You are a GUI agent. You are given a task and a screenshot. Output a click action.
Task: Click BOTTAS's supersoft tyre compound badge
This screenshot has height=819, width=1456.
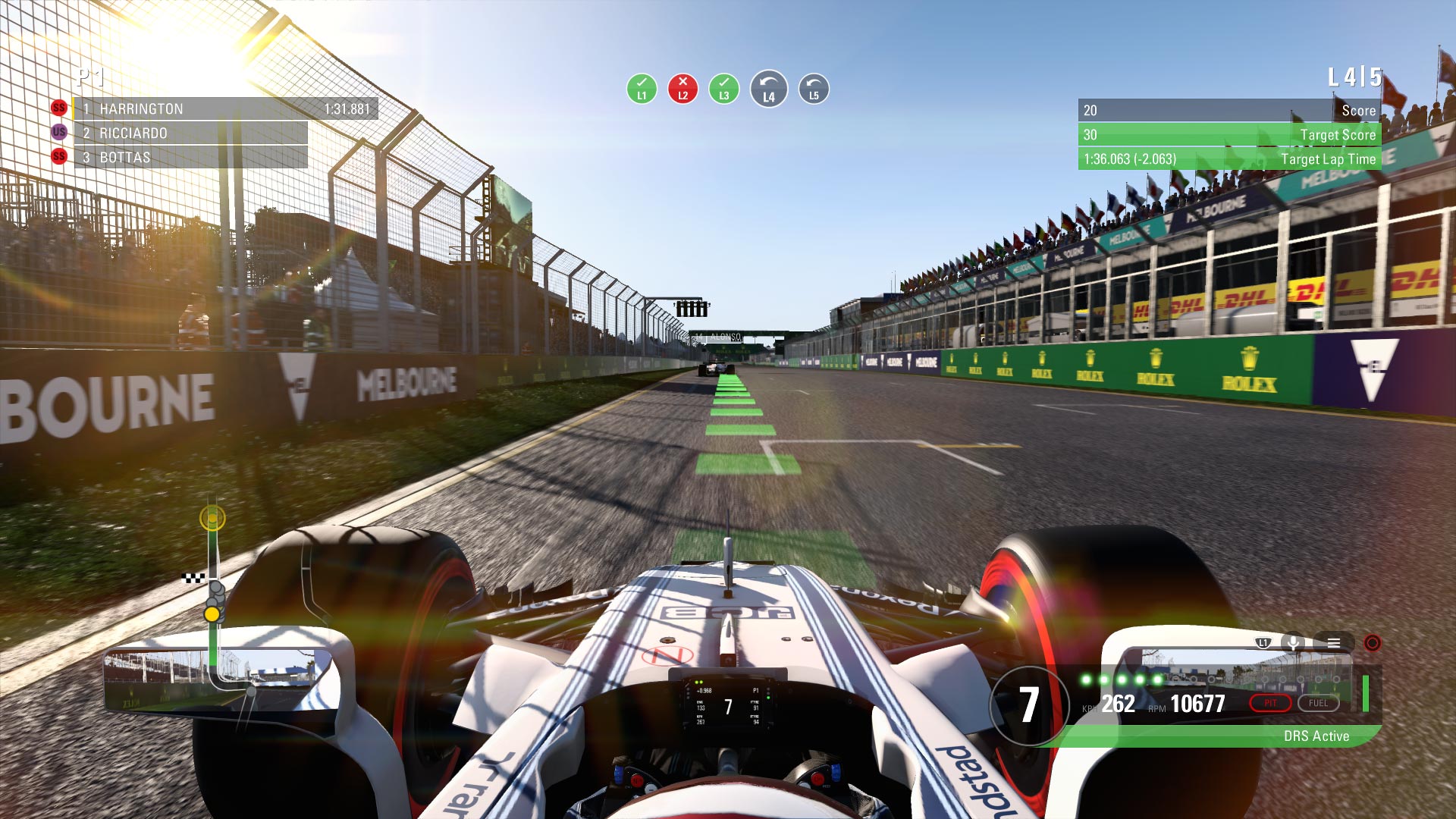(x=59, y=158)
